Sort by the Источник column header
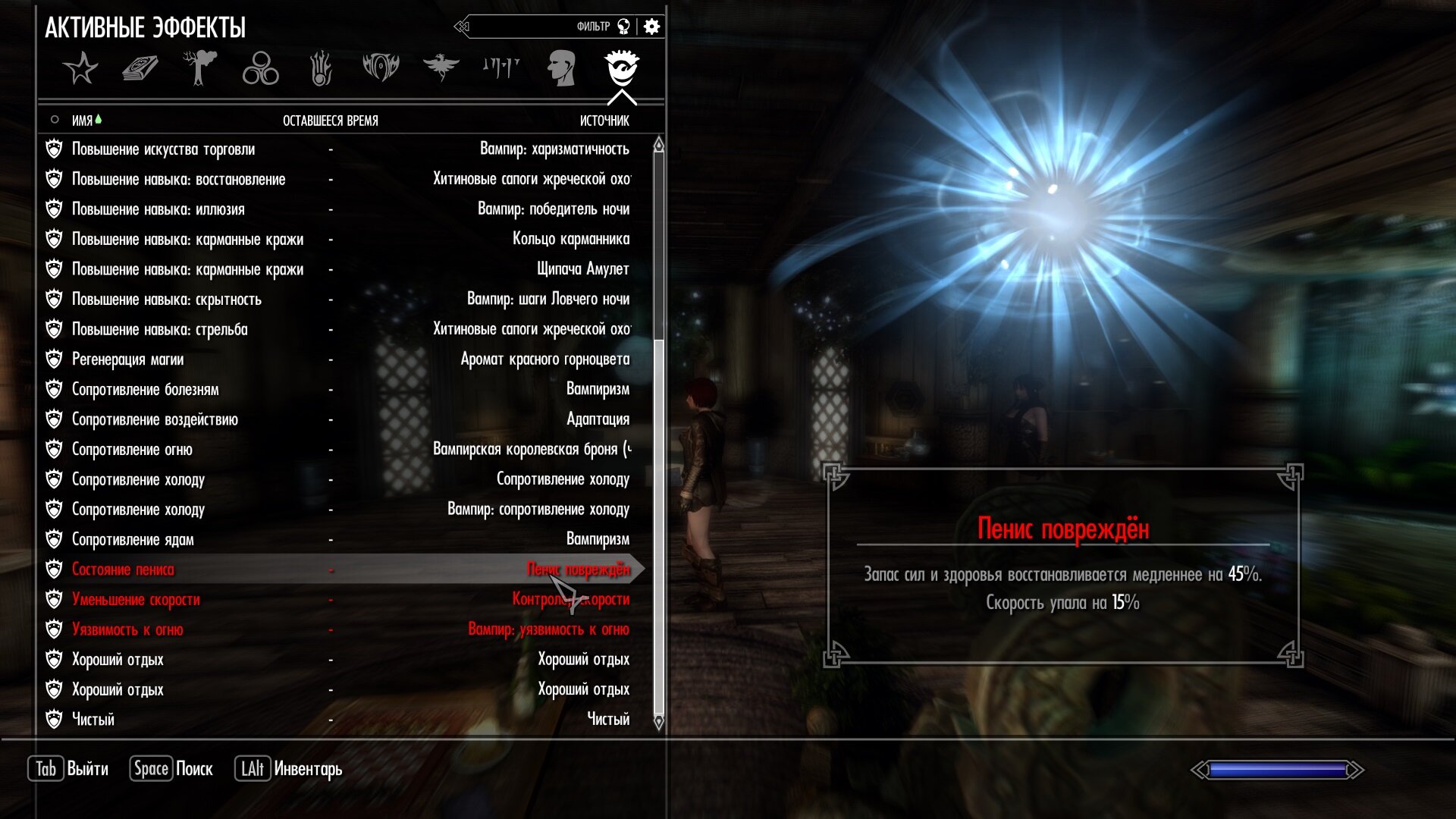 click(604, 121)
